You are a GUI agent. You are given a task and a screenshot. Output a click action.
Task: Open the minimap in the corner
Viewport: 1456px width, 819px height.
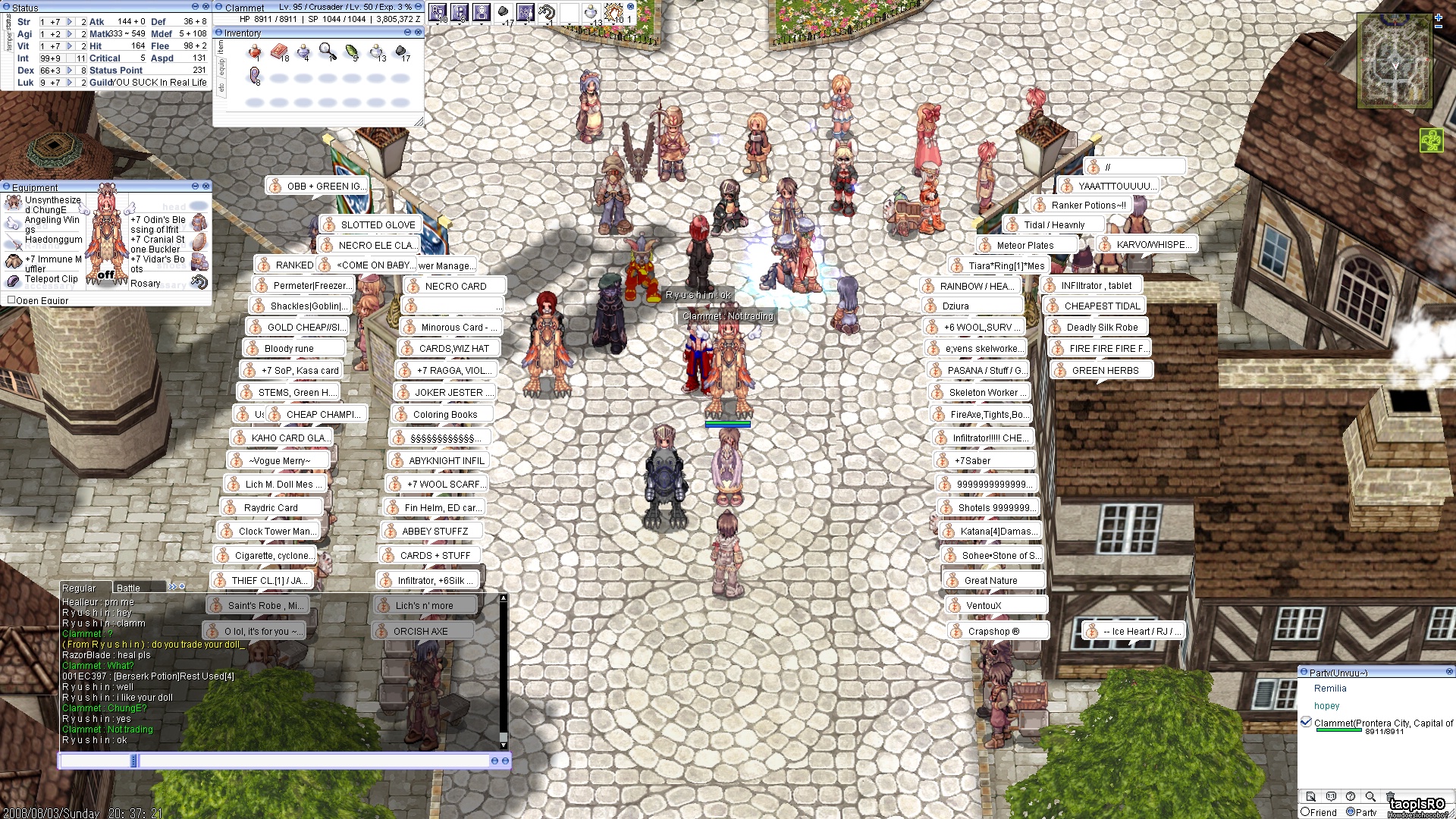[x=1394, y=61]
